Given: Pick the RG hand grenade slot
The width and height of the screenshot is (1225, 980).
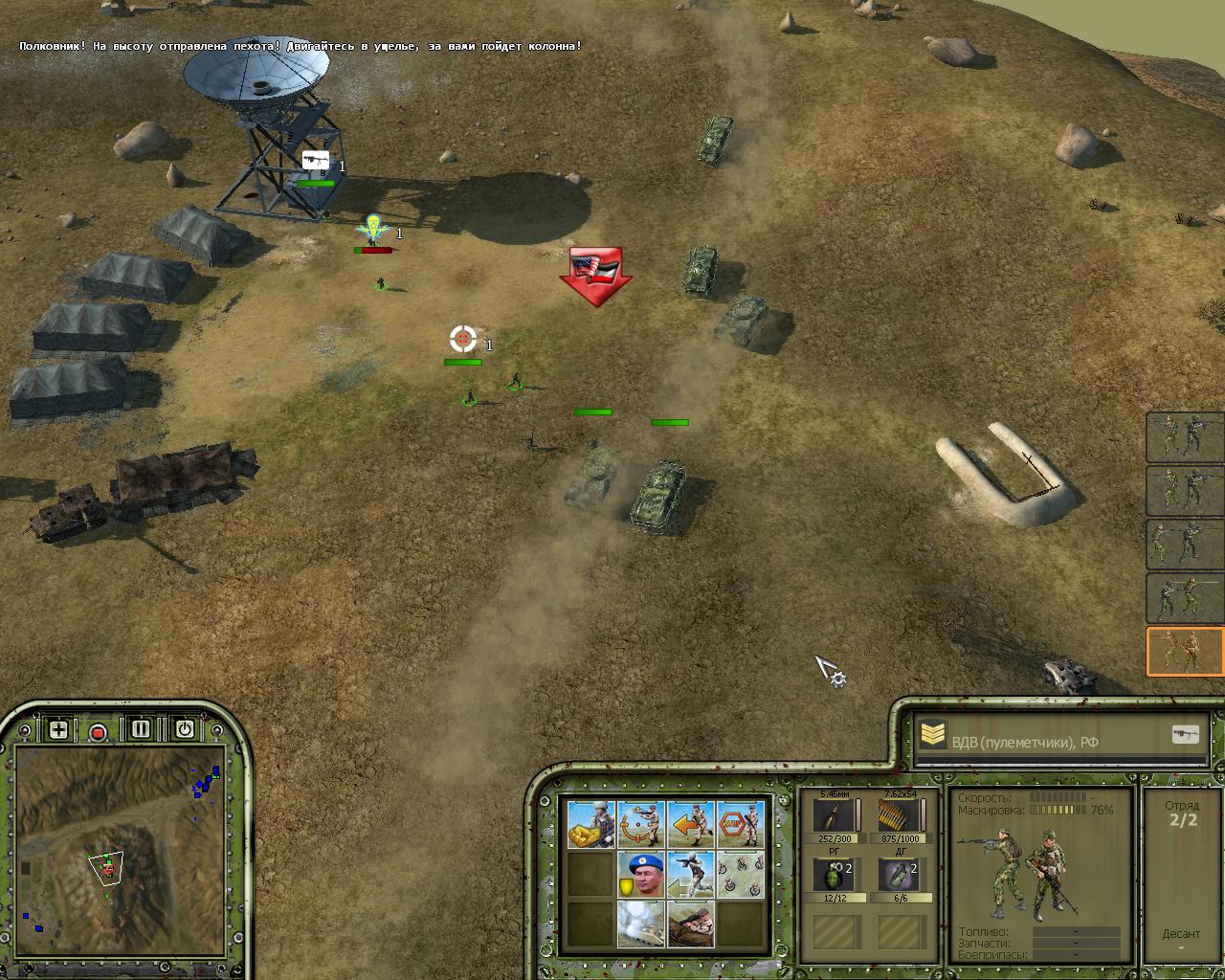Looking at the screenshot, I should tap(833, 876).
